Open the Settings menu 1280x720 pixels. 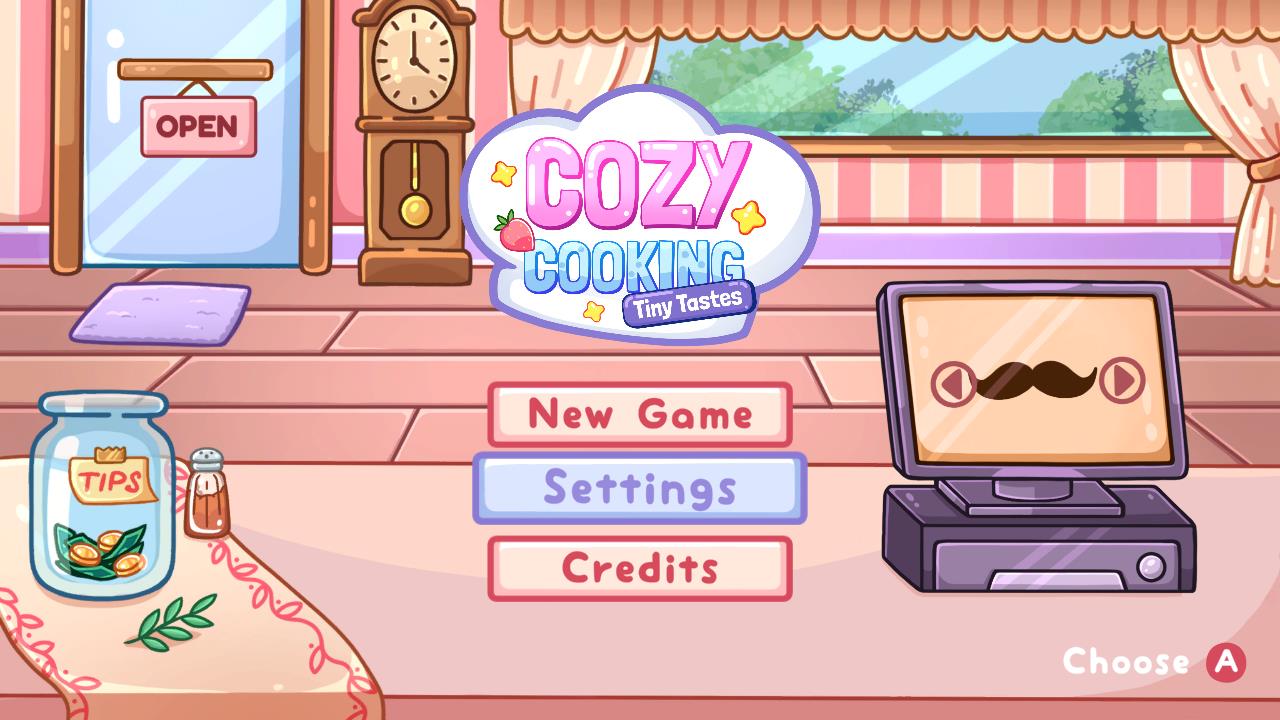[x=638, y=490]
